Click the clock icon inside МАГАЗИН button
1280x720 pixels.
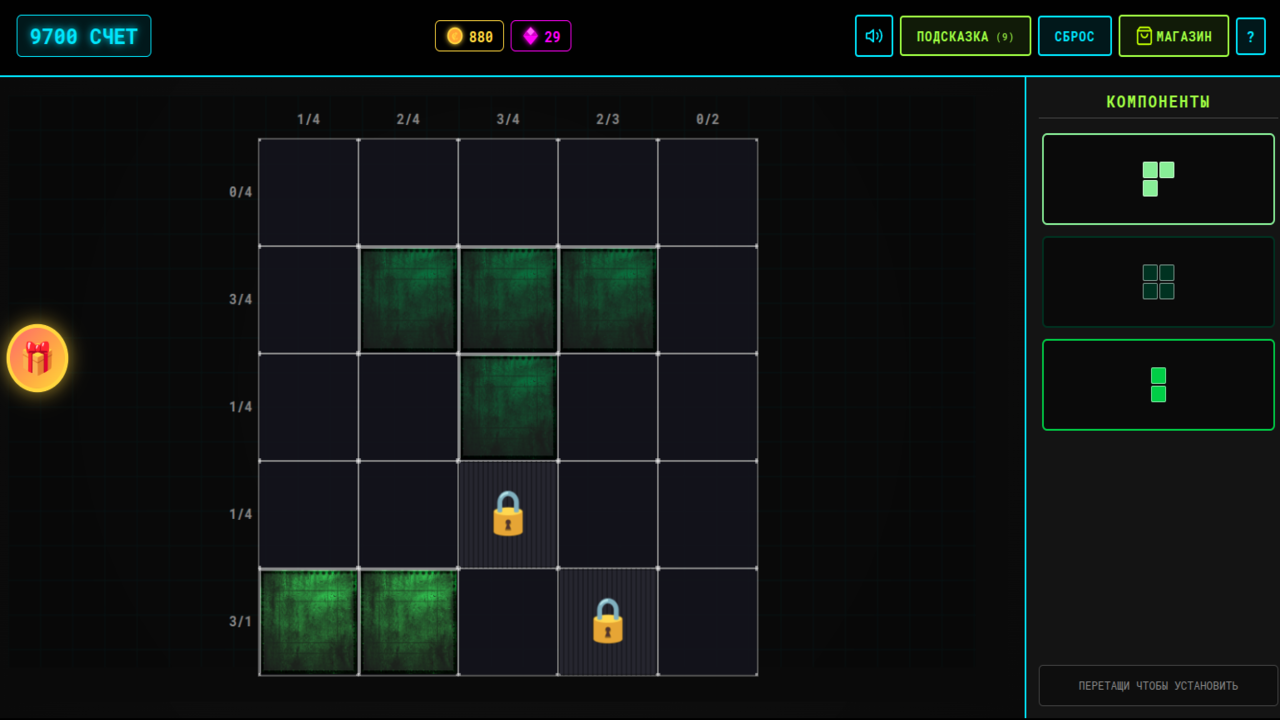pyautogui.click(x=1135, y=35)
